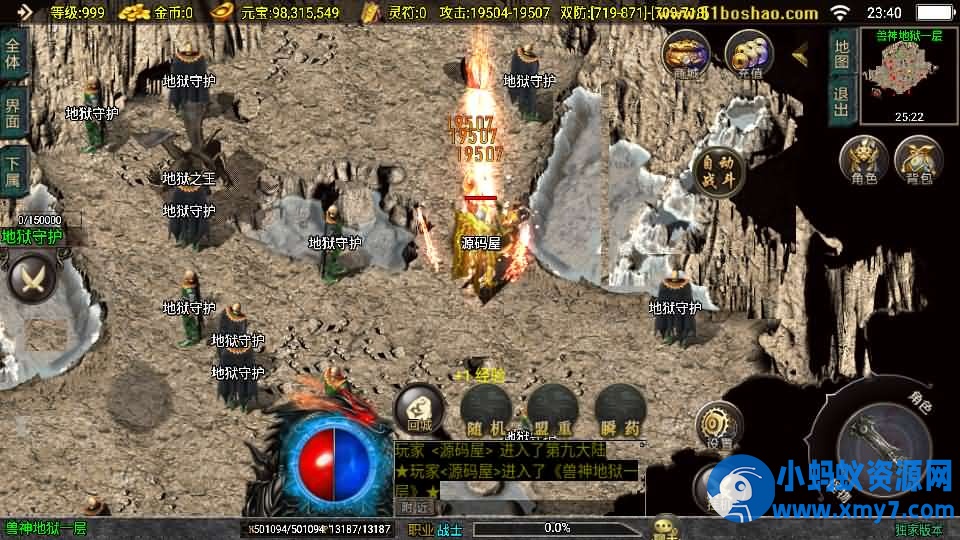This screenshot has height=540, width=960.
Task: Collapse the top icon row arrow
Action: tap(801, 53)
